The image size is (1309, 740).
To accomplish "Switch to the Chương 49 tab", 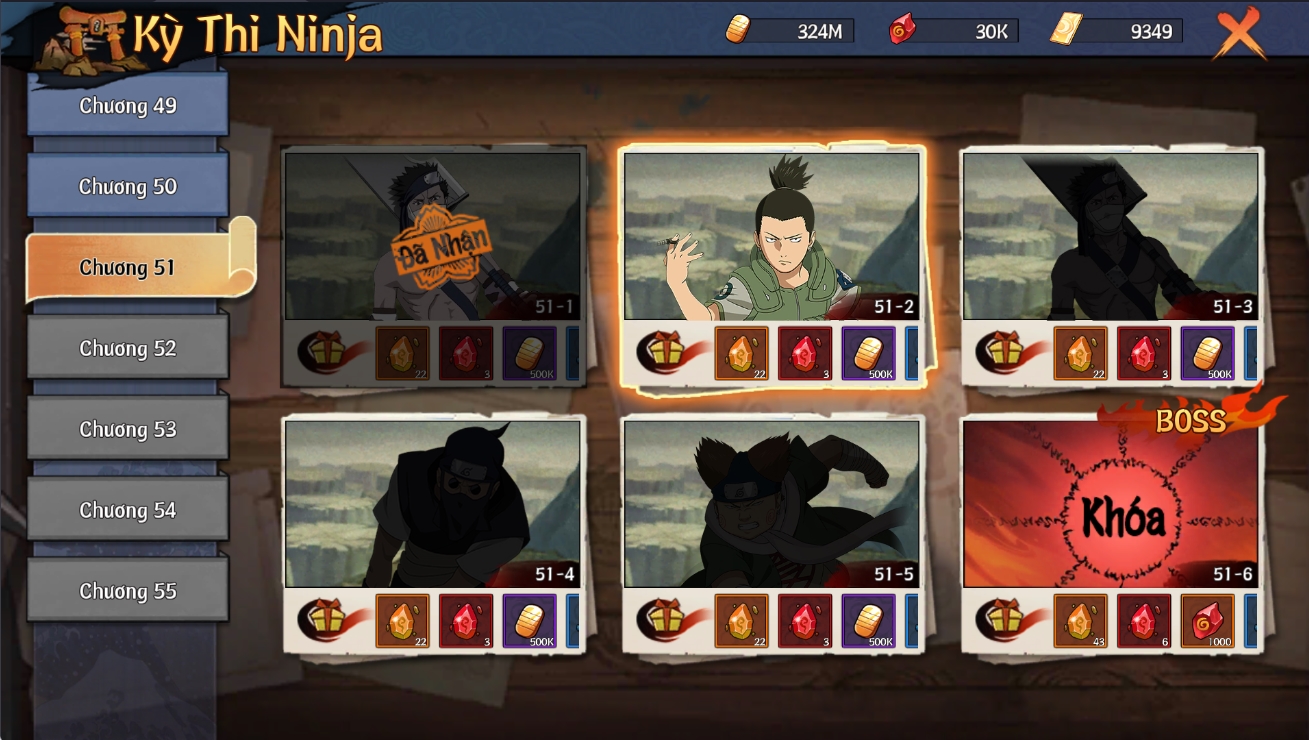I will [x=128, y=106].
